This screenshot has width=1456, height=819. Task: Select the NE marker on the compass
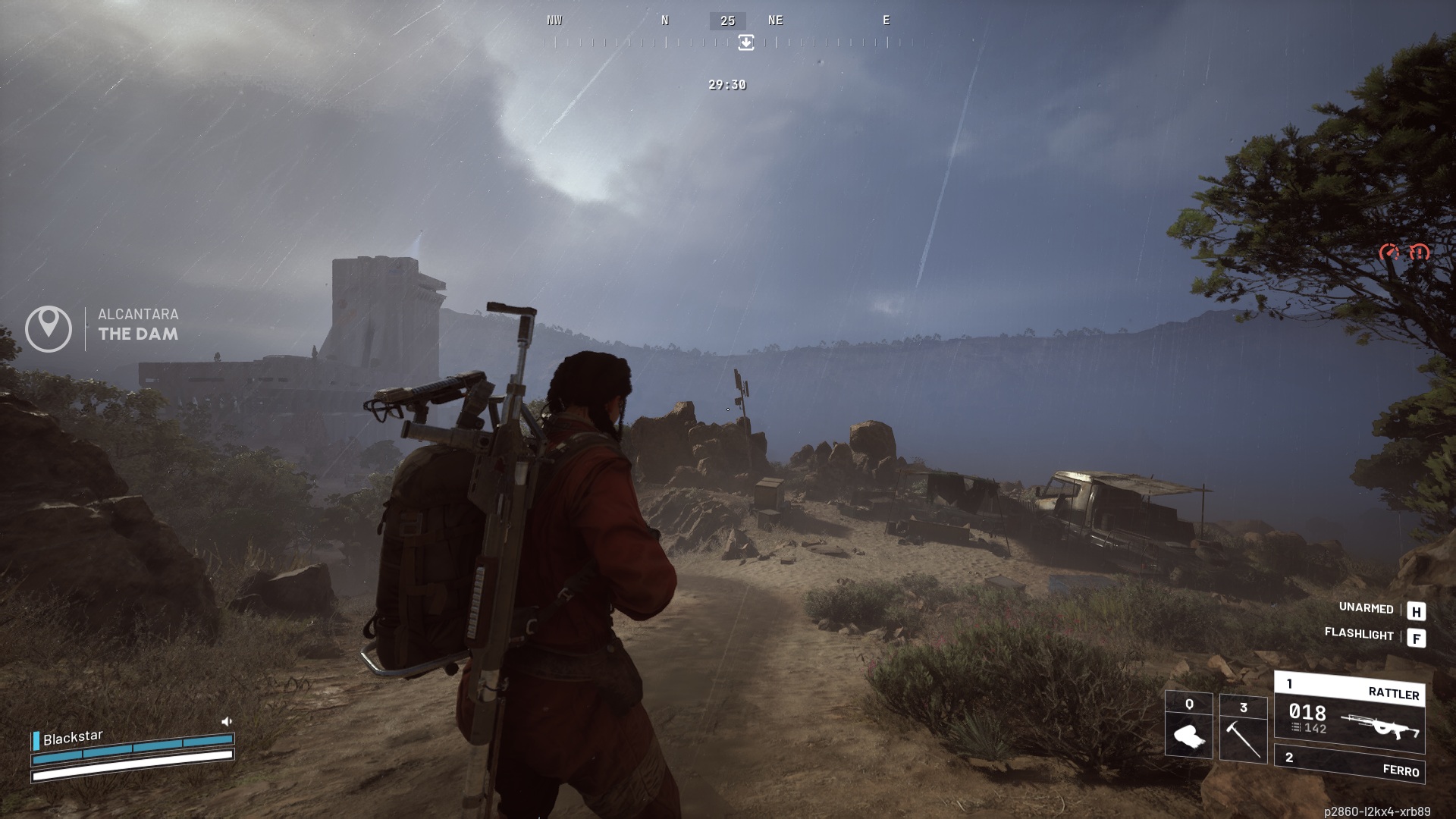[x=776, y=20]
